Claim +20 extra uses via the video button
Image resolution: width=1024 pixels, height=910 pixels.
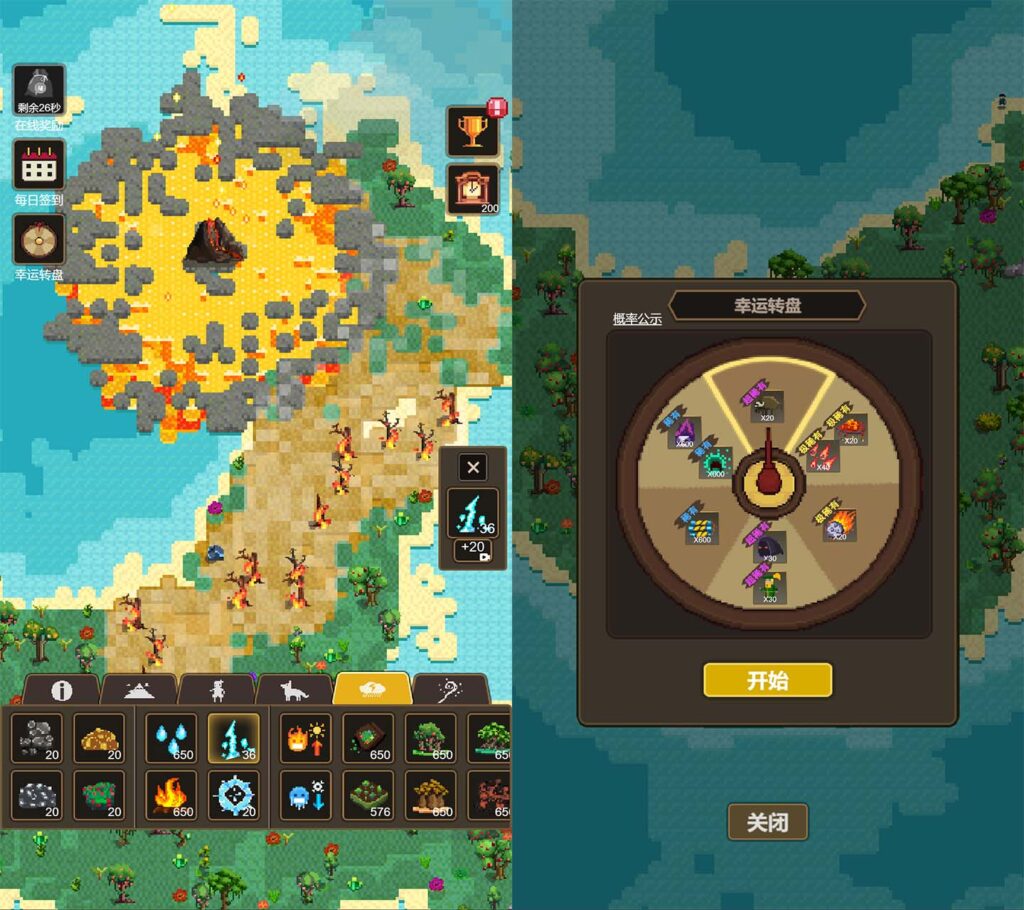[473, 548]
